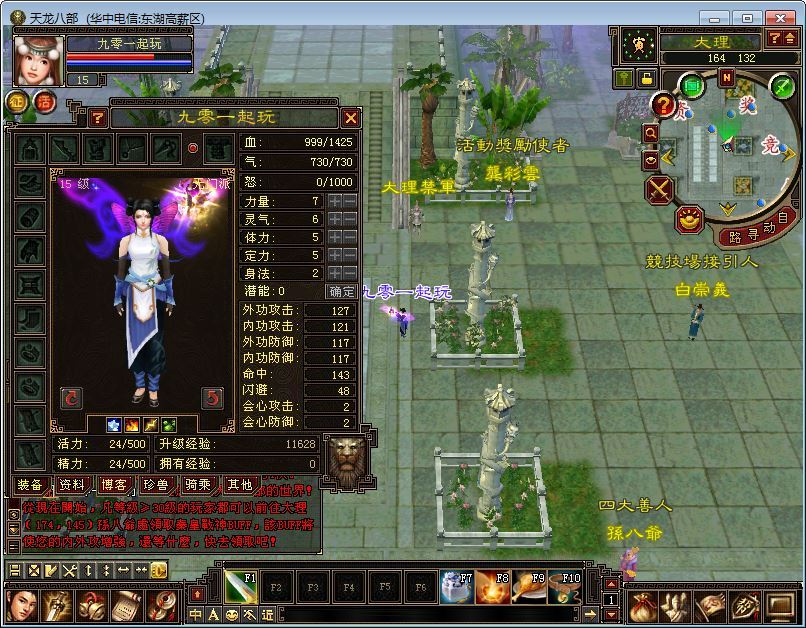The image size is (806, 628).
Task: Select the 其他 tab
Action: click(x=240, y=484)
